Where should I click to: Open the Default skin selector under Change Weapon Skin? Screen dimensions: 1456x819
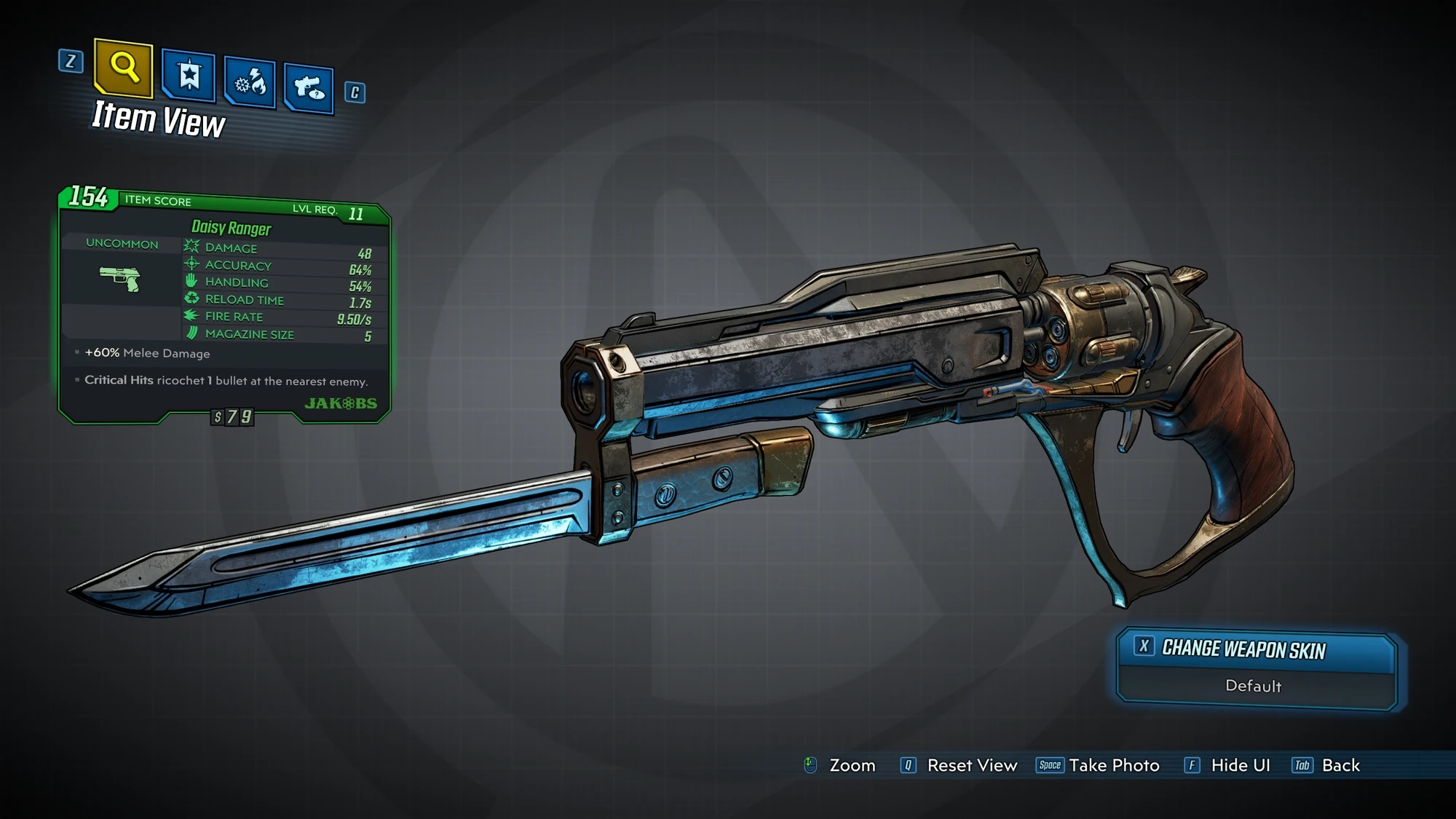[1254, 687]
